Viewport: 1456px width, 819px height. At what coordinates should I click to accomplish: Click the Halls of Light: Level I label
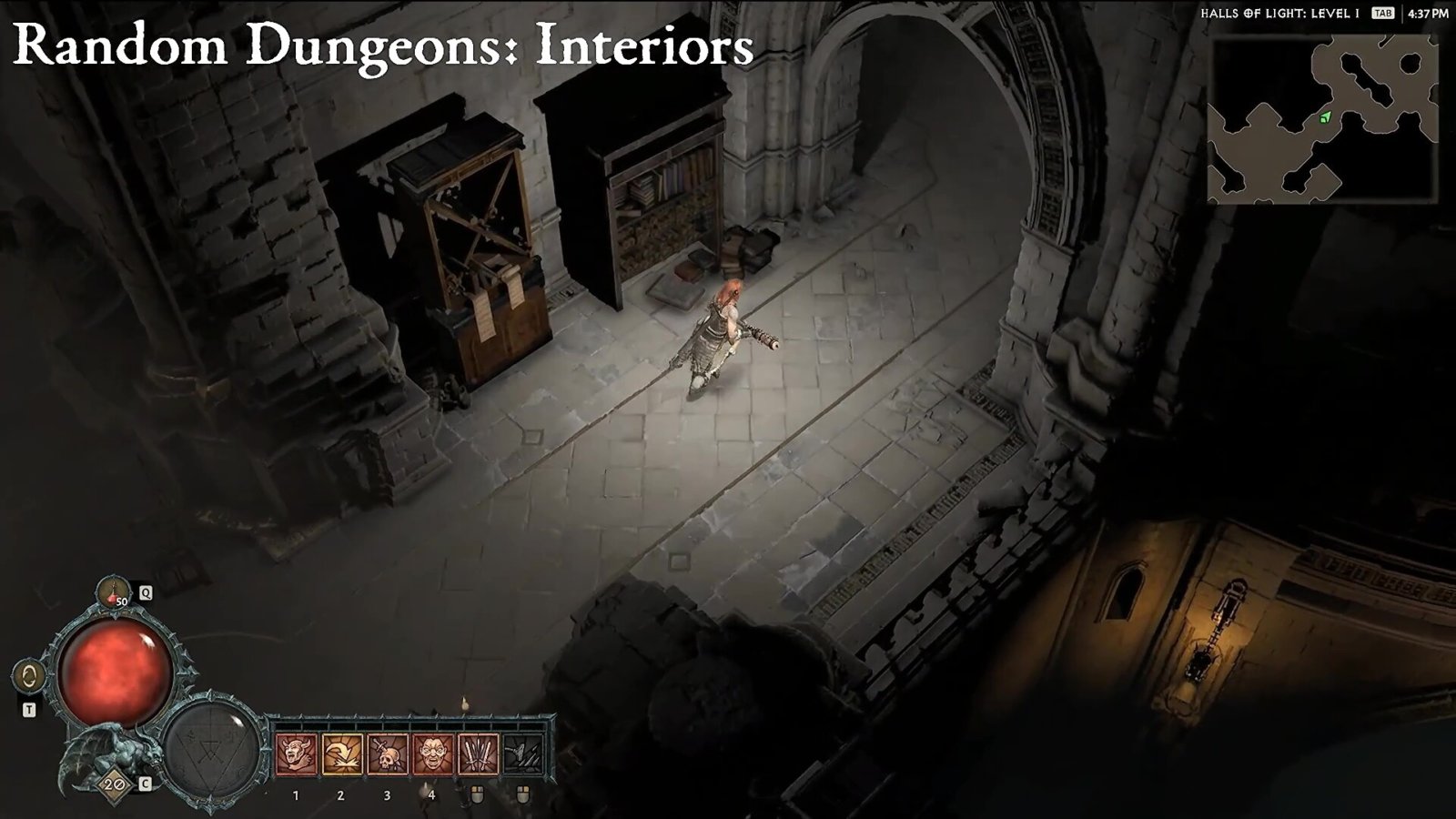(1279, 14)
